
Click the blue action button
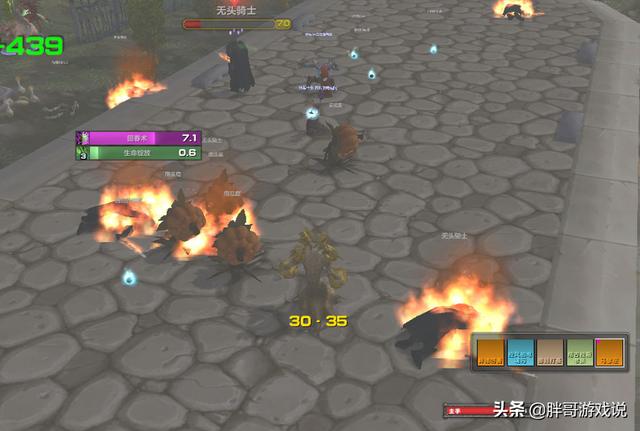click(x=520, y=354)
